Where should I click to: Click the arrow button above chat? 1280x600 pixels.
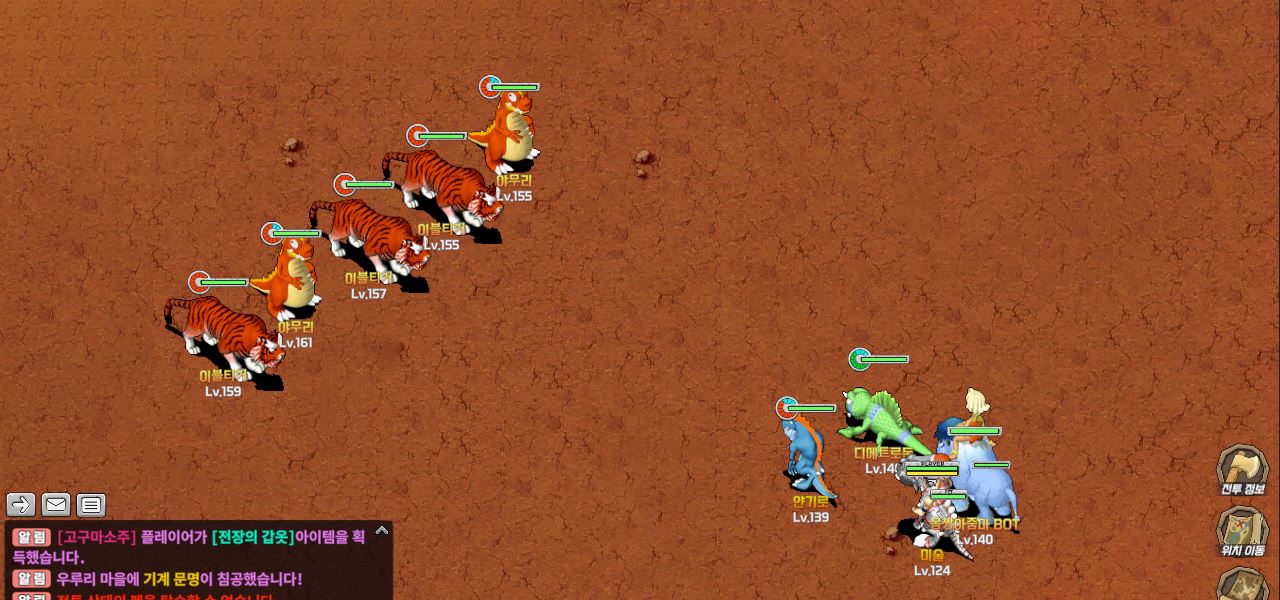(x=21, y=505)
